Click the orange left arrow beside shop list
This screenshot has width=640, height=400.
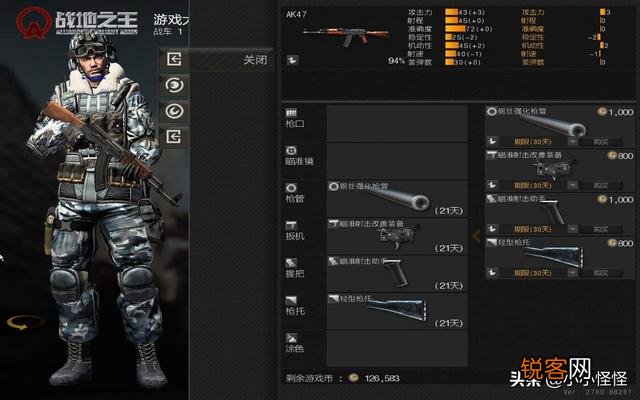click(476, 236)
